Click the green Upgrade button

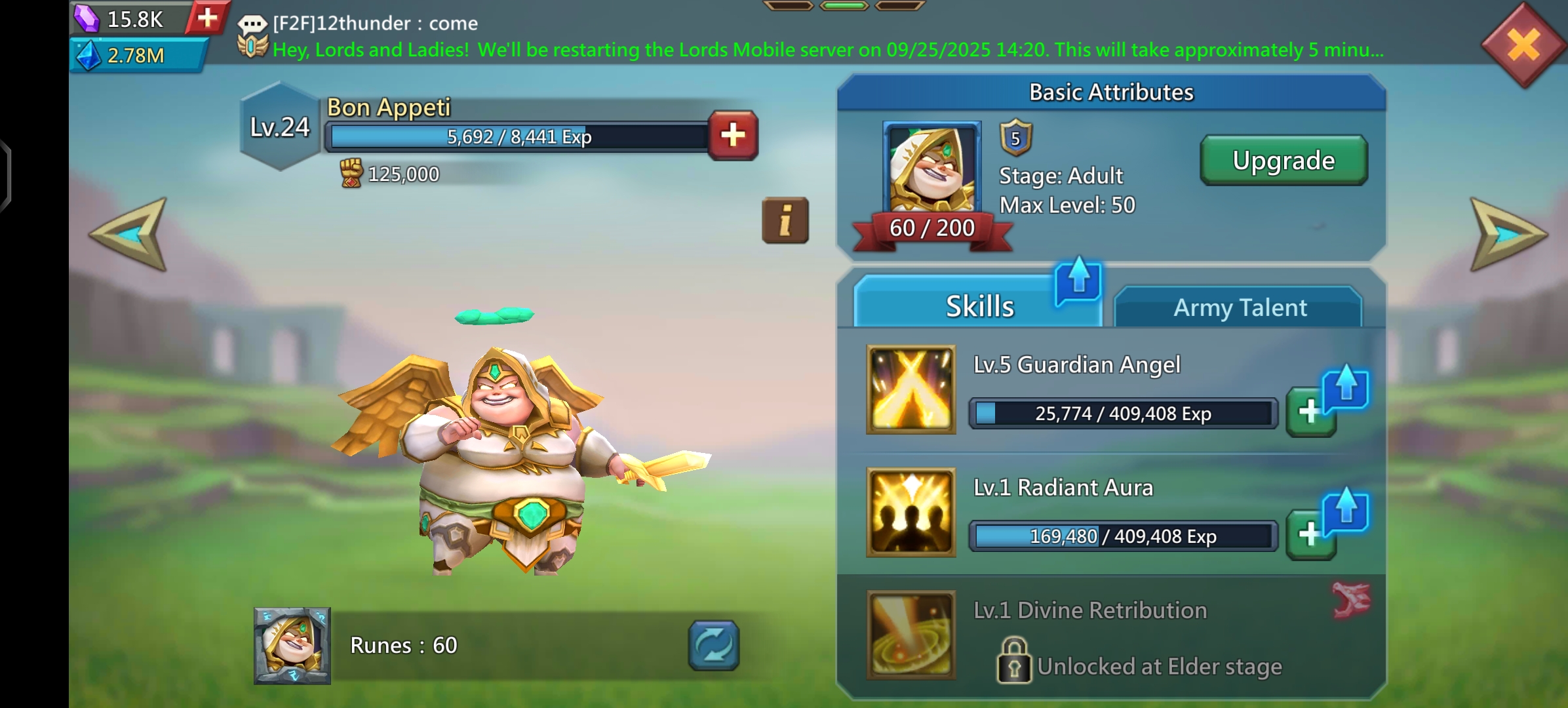(1283, 161)
